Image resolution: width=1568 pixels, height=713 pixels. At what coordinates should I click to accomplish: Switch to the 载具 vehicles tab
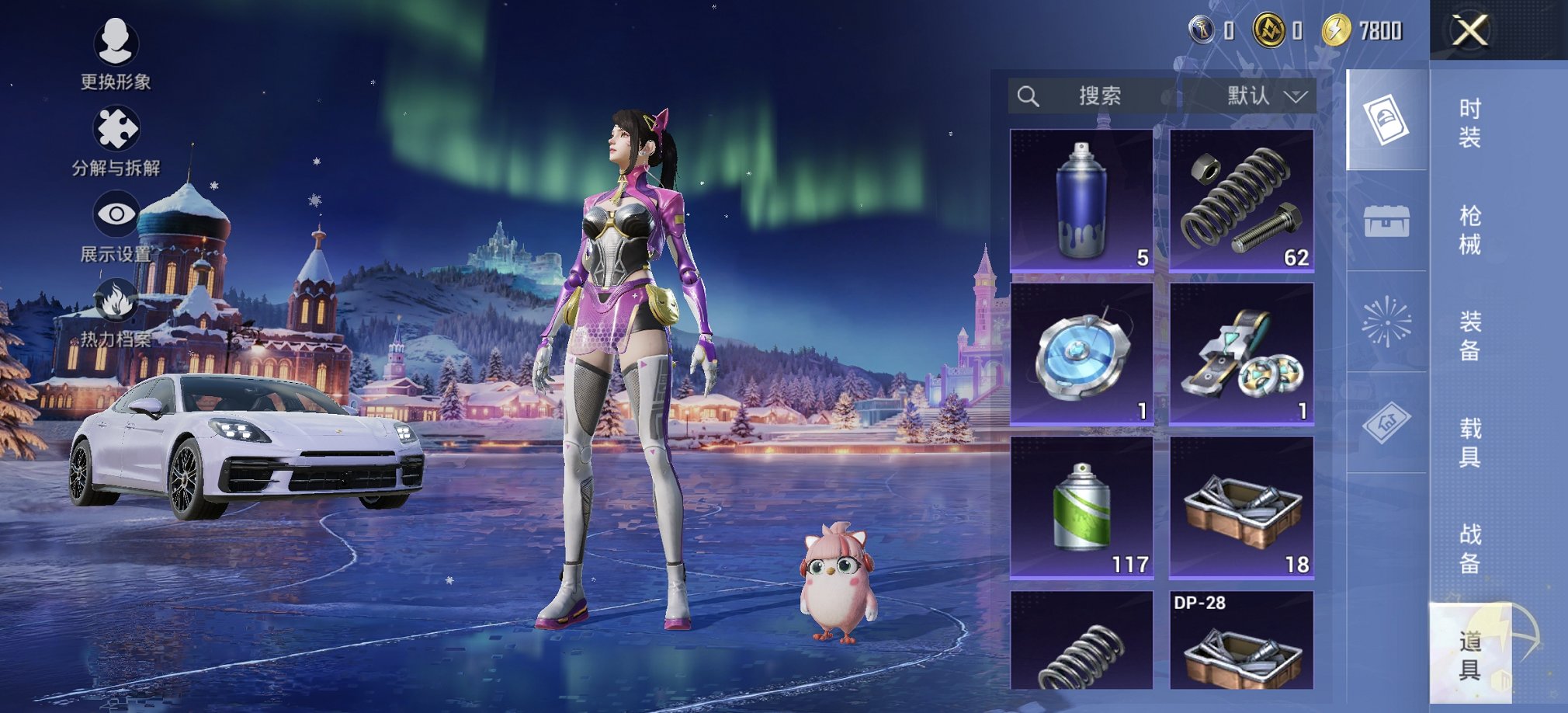tap(1469, 442)
